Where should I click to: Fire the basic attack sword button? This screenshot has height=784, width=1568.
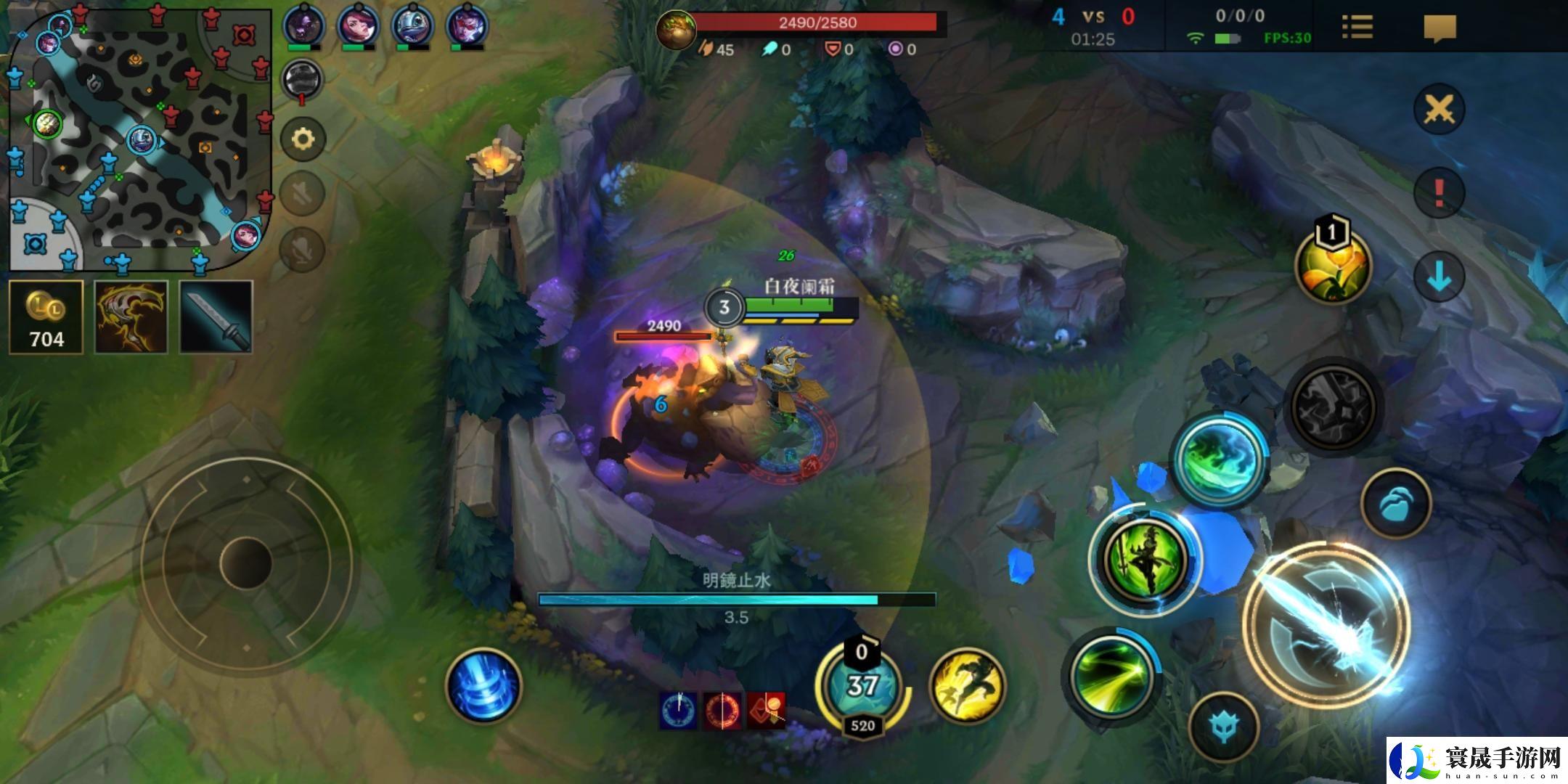[1327, 623]
